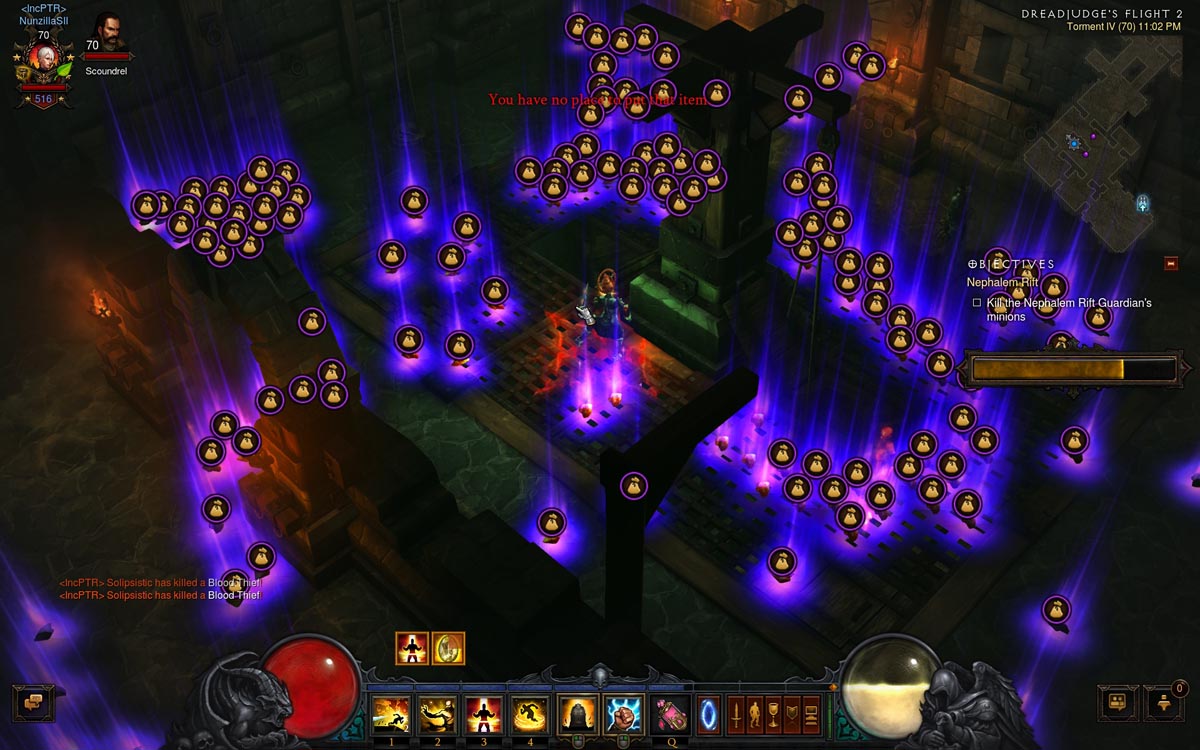Select the Wave of Light bell skill
The width and height of the screenshot is (1200, 750).
(x=578, y=714)
